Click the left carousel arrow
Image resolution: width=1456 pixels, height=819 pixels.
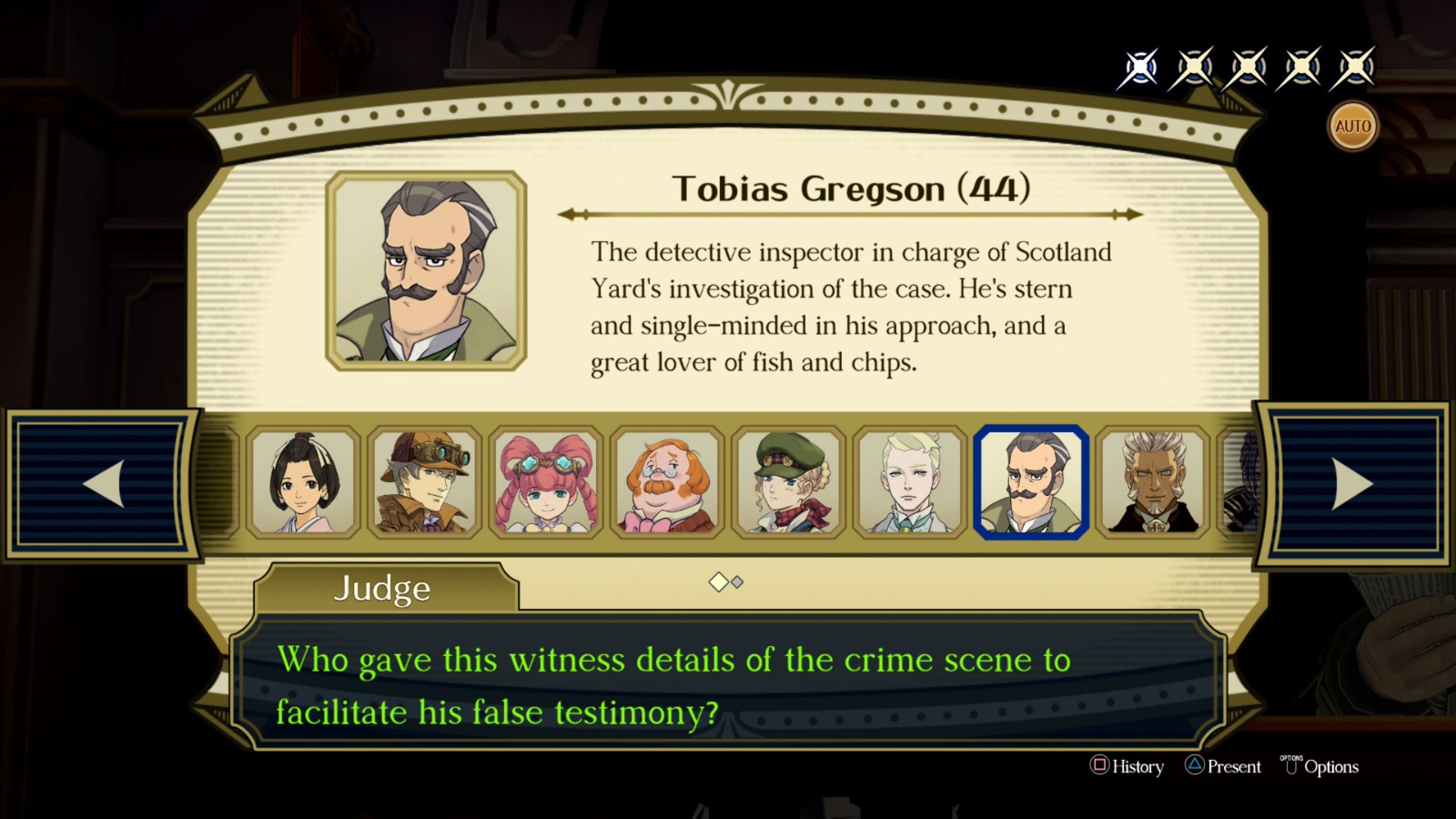pos(103,484)
